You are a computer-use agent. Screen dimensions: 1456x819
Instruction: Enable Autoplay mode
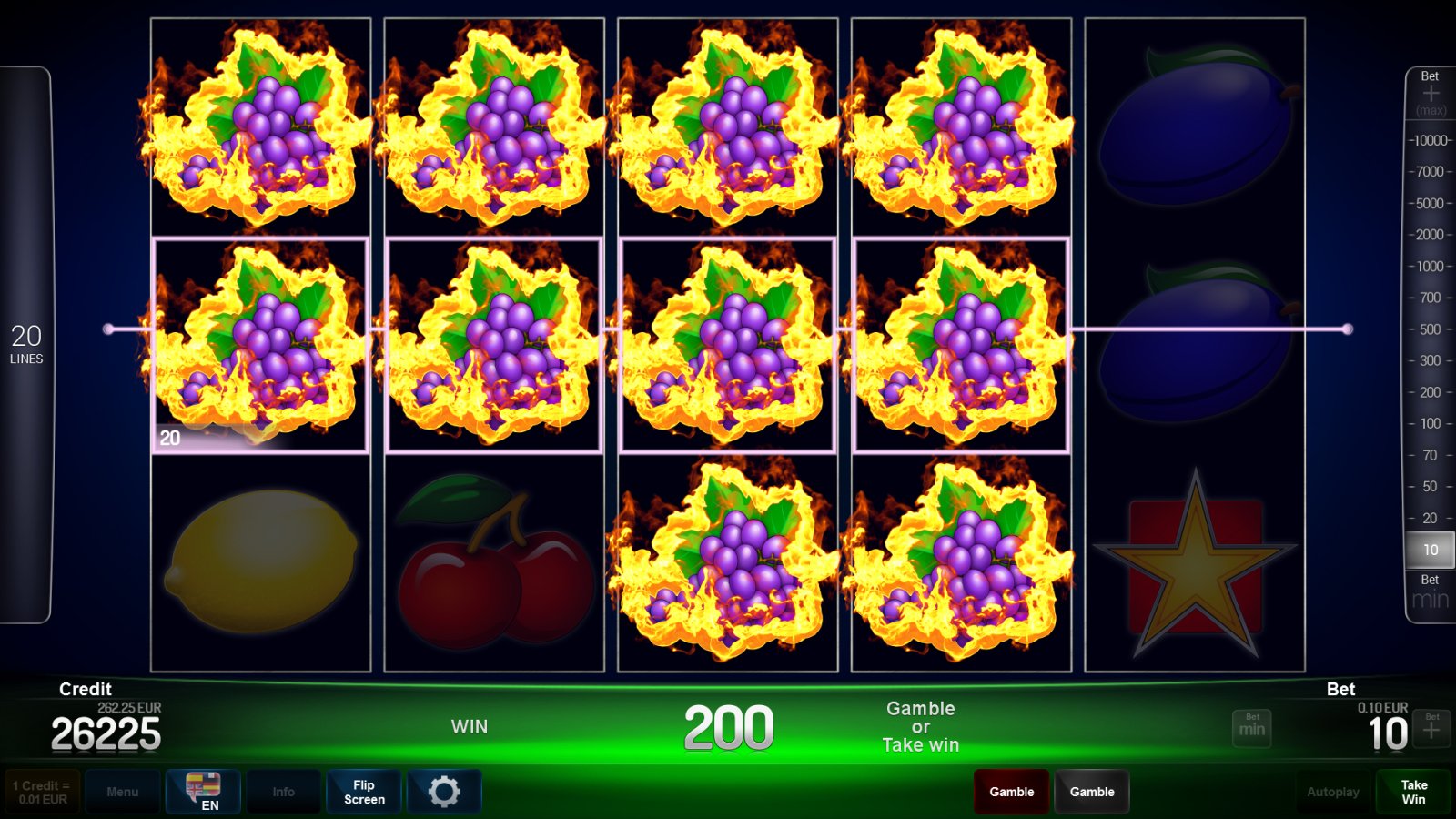1332,791
